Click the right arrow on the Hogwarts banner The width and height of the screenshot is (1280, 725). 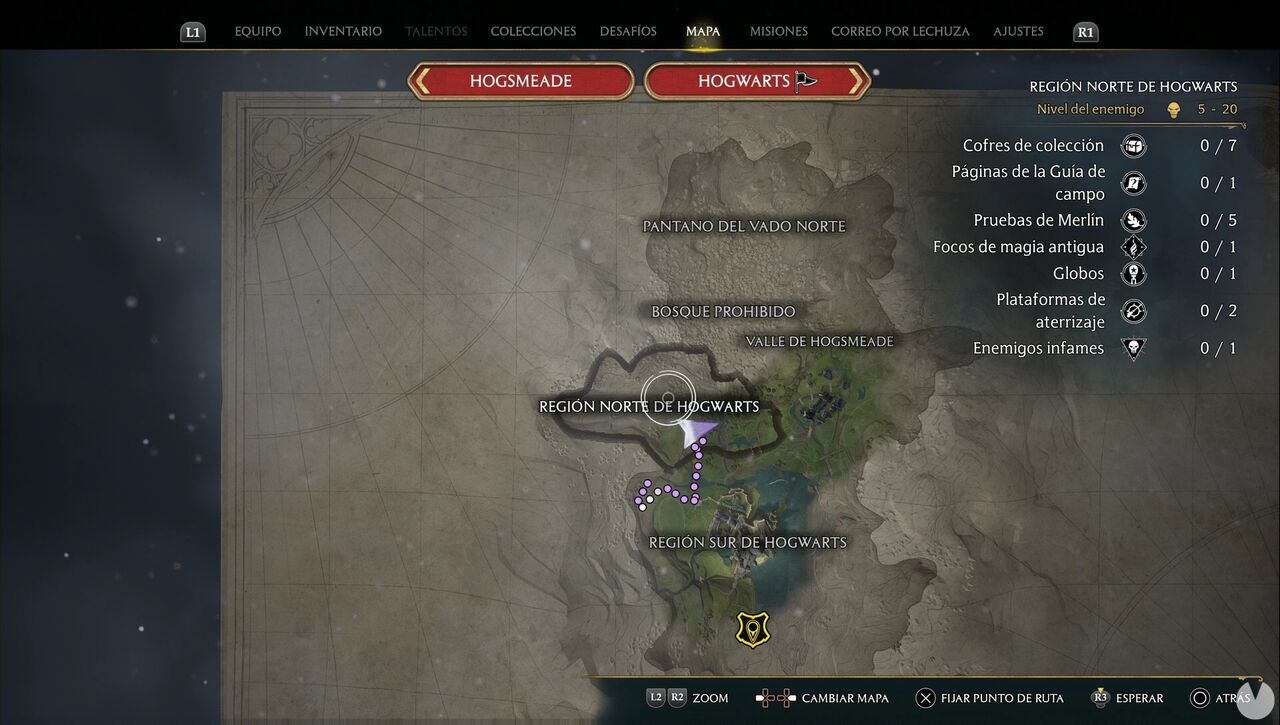[x=855, y=81]
